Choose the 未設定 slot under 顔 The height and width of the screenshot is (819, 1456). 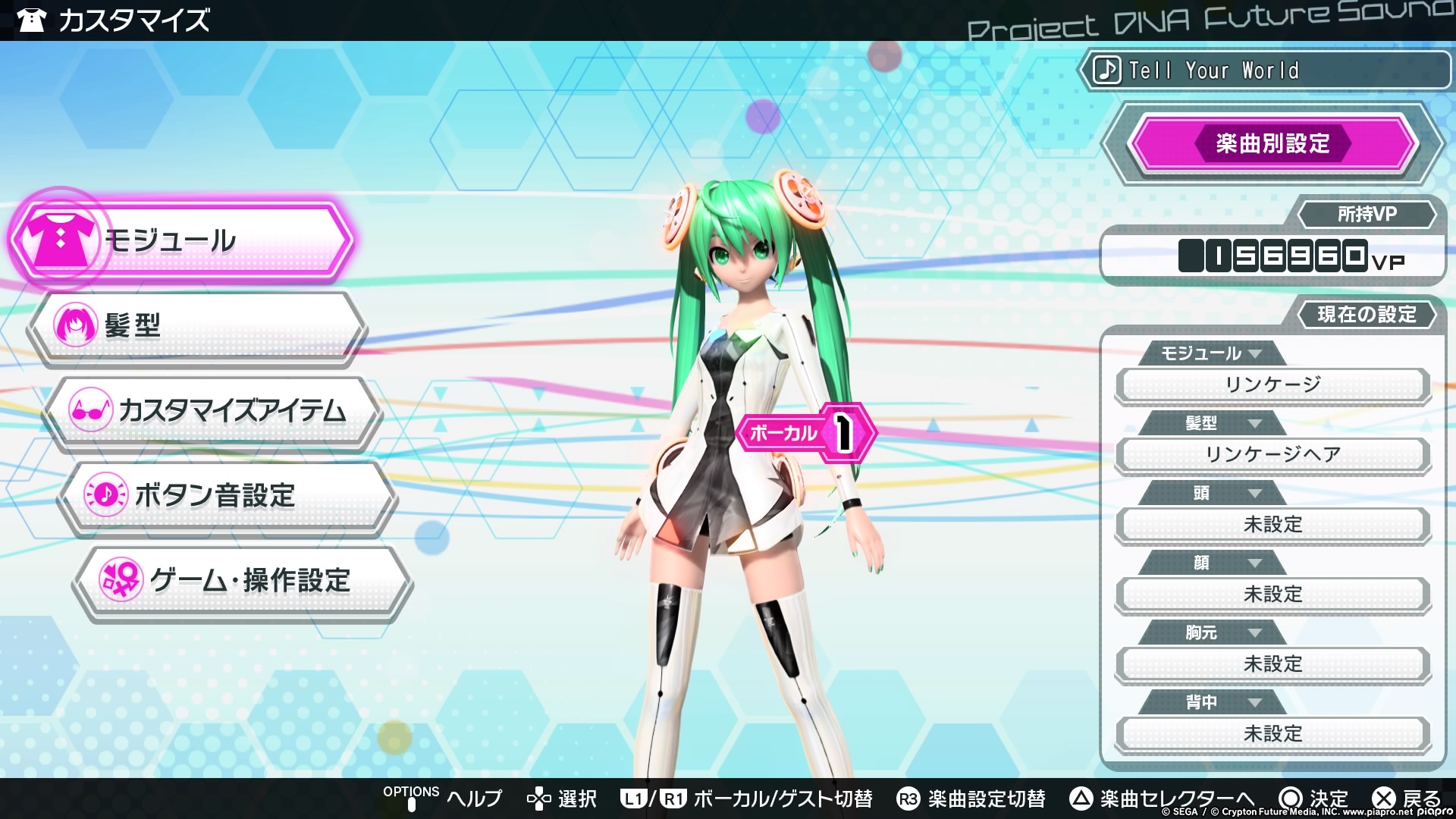click(1272, 594)
